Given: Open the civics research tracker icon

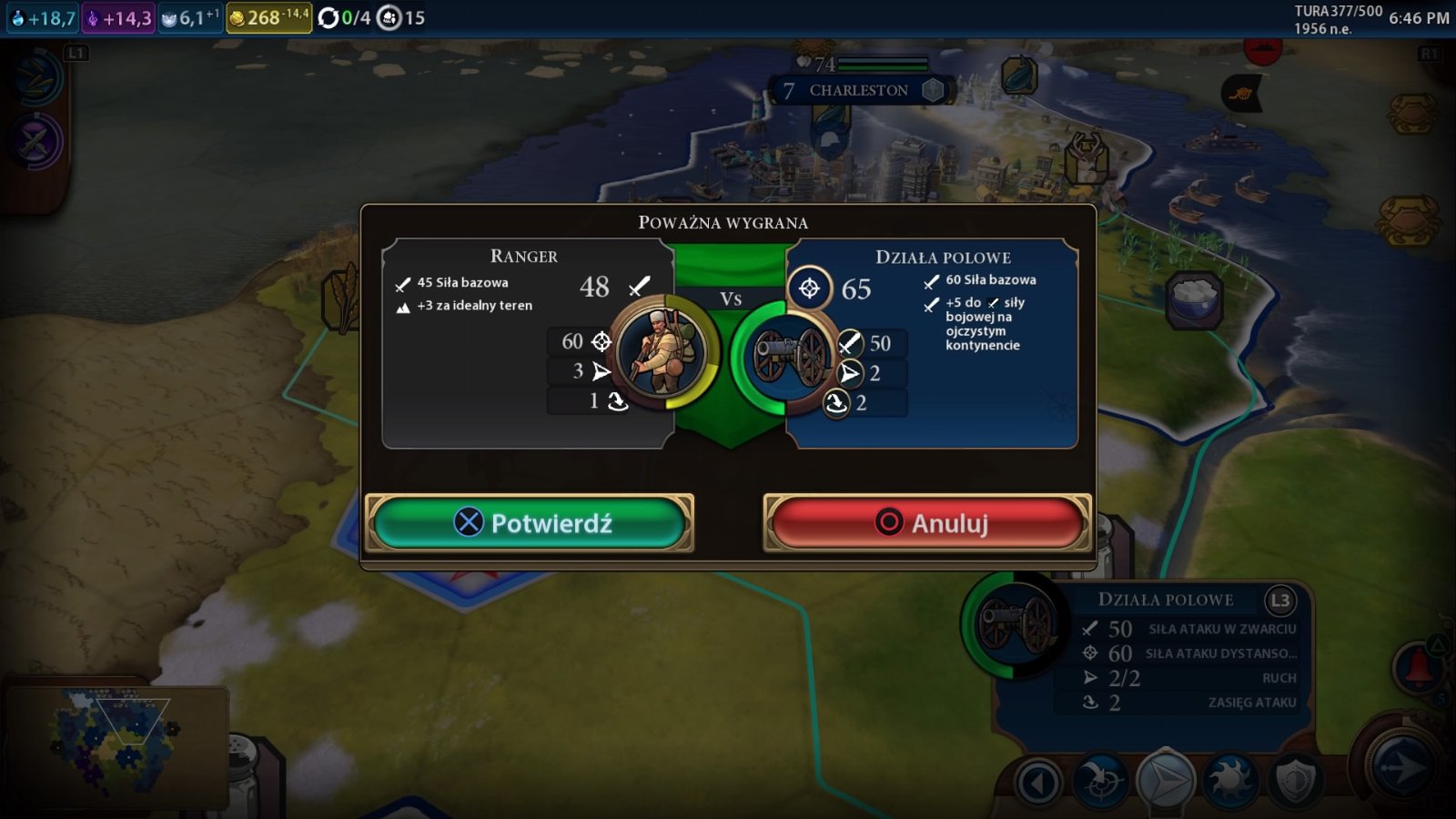Looking at the screenshot, I should tap(36, 141).
